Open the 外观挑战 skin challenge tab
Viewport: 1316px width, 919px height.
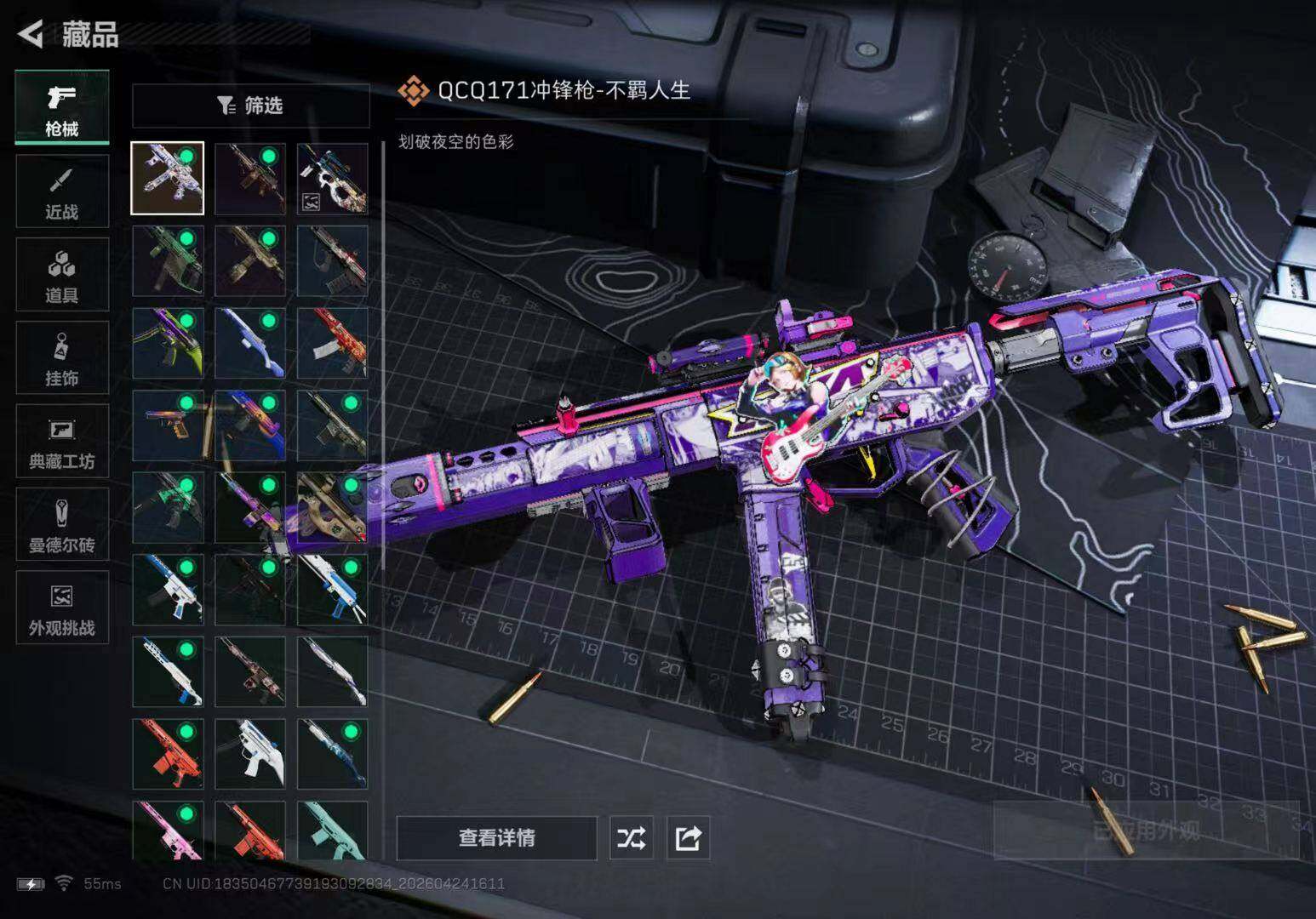click(62, 608)
